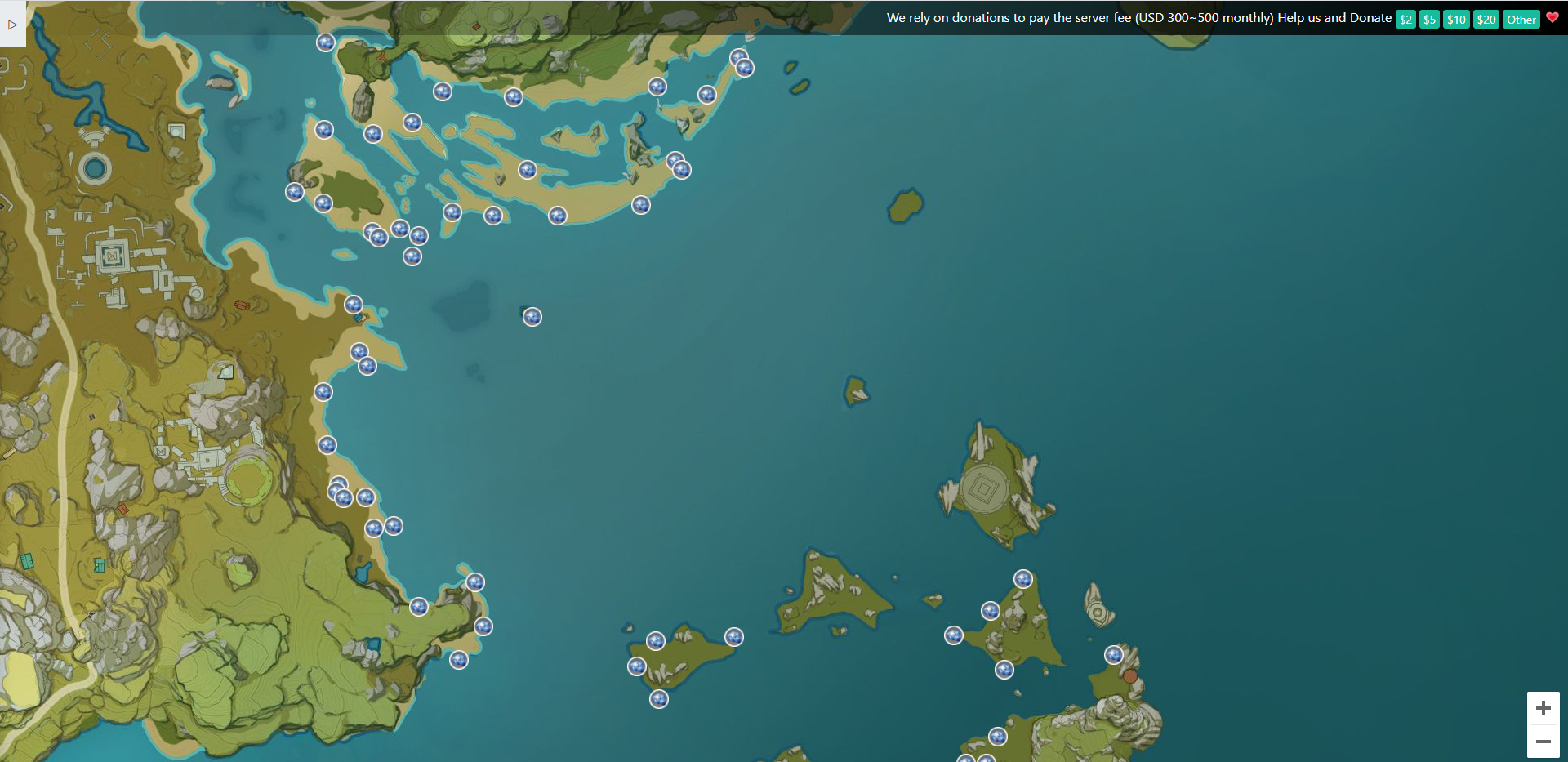Viewport: 1568px width, 762px height.
Task: Select the $10 donation option
Action: pyautogui.click(x=1456, y=20)
